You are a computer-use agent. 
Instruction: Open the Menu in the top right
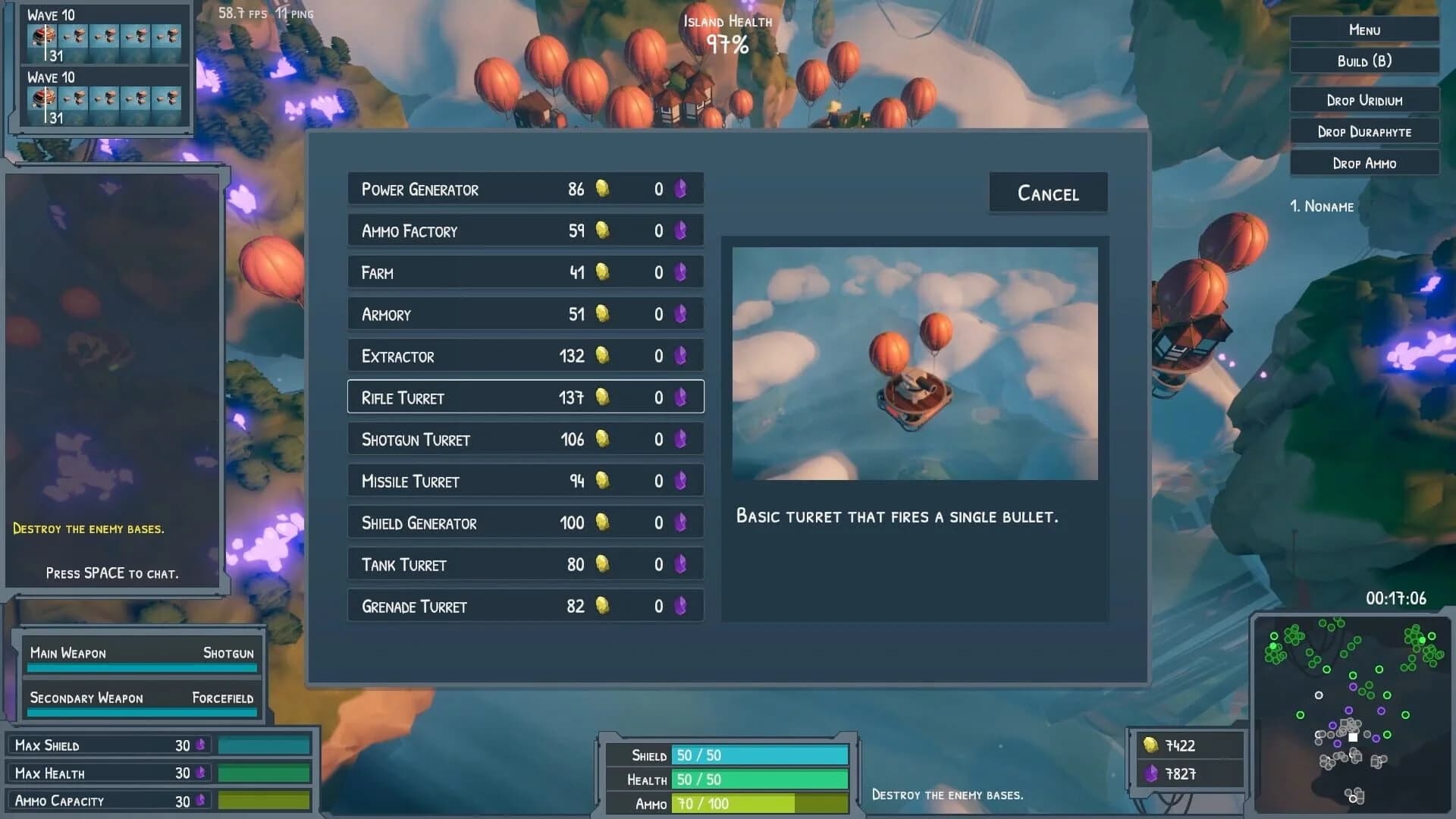(1363, 30)
